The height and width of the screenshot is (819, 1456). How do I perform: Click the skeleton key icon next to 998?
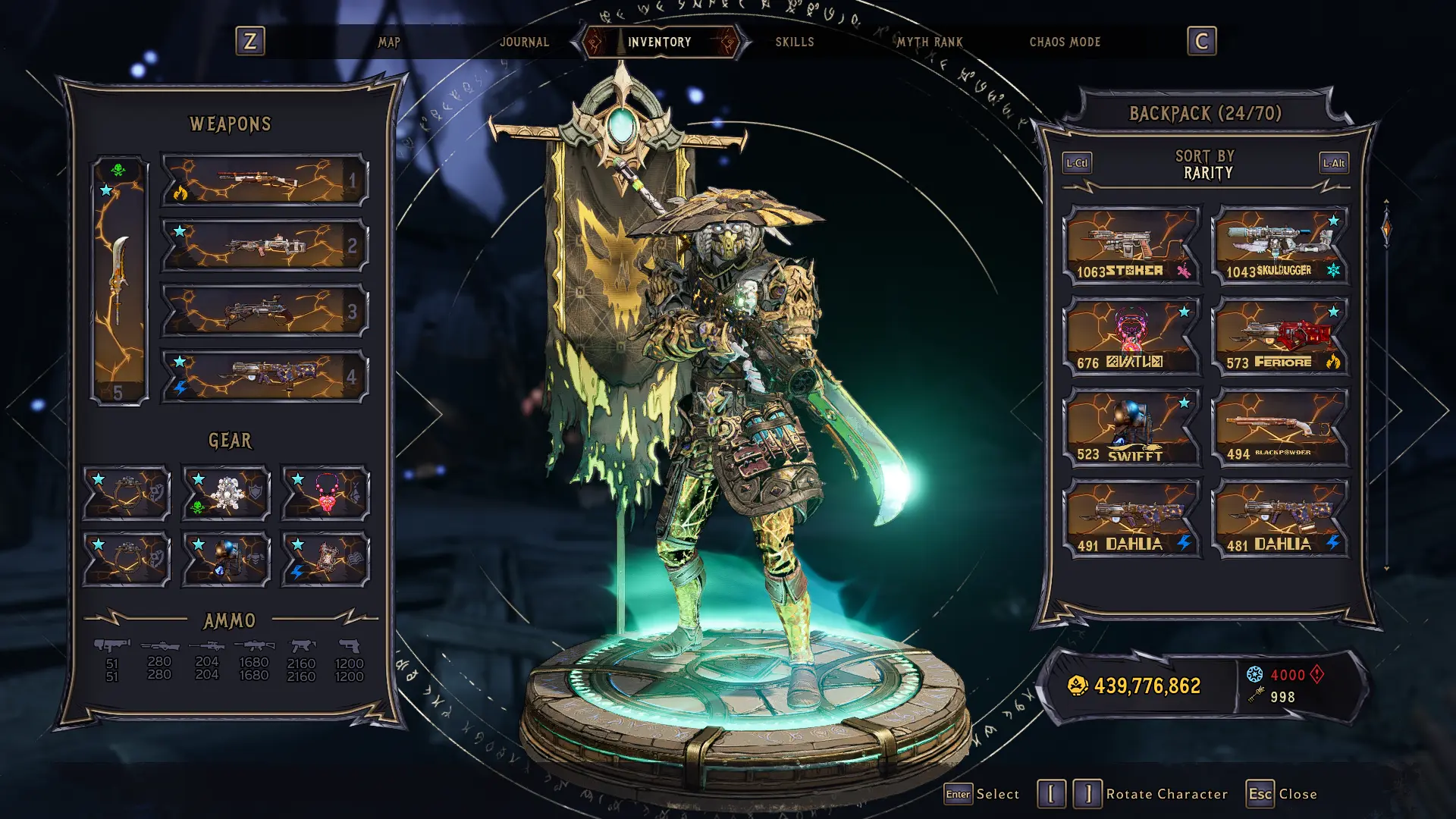[1257, 695]
